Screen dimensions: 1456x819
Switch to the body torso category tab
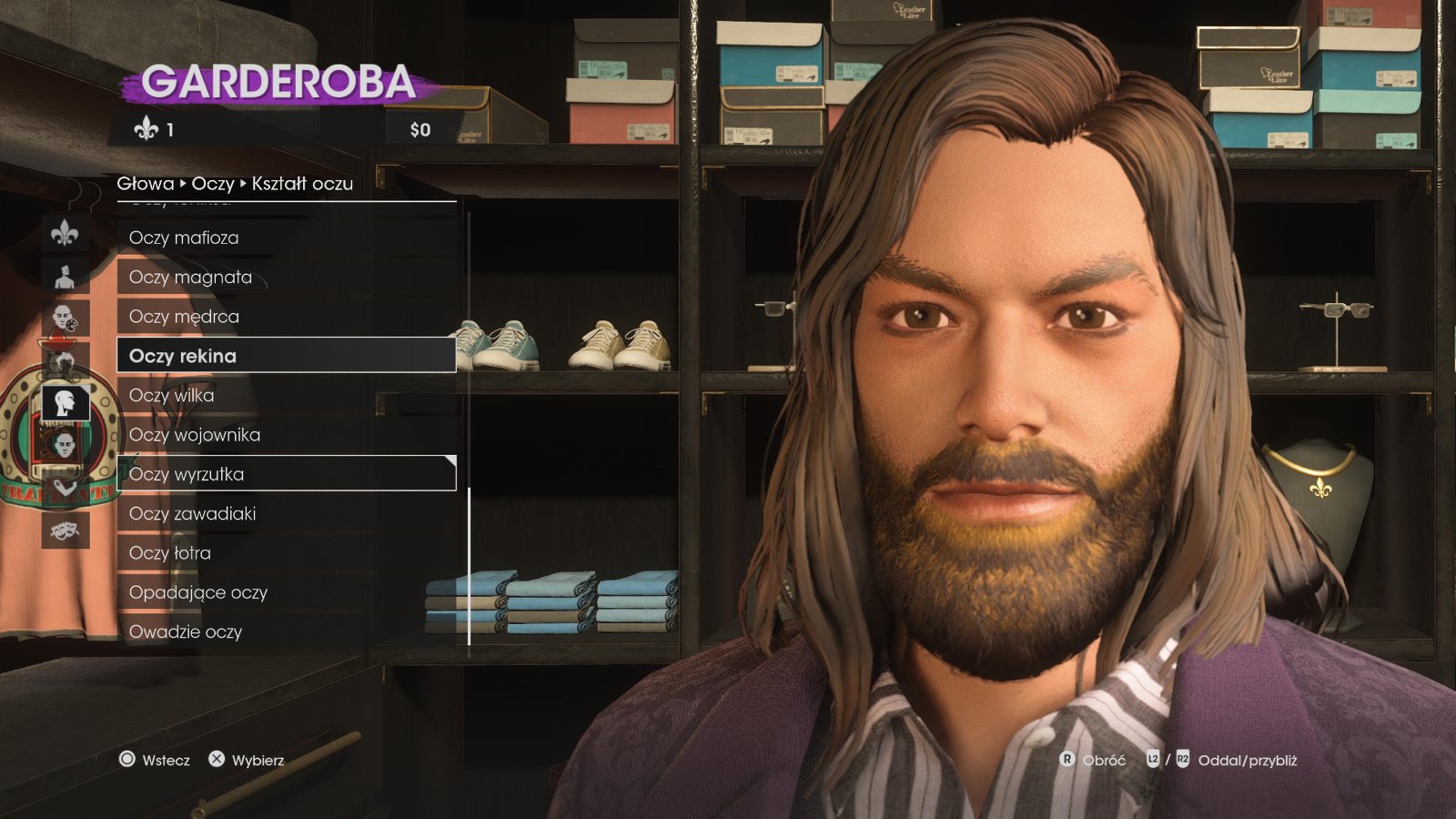pos(65,276)
